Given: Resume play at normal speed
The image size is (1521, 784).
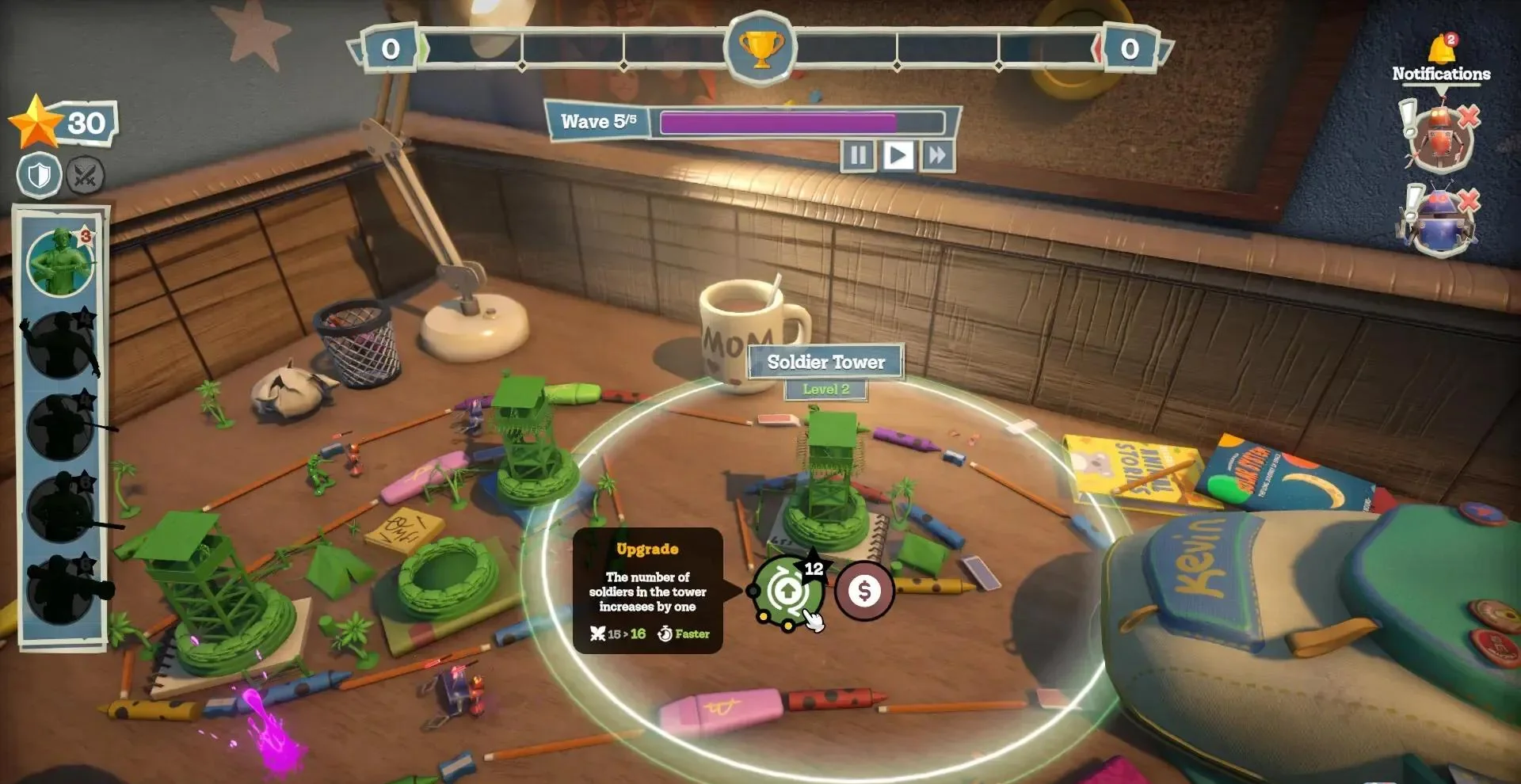Looking at the screenshot, I should pyautogui.click(x=897, y=155).
